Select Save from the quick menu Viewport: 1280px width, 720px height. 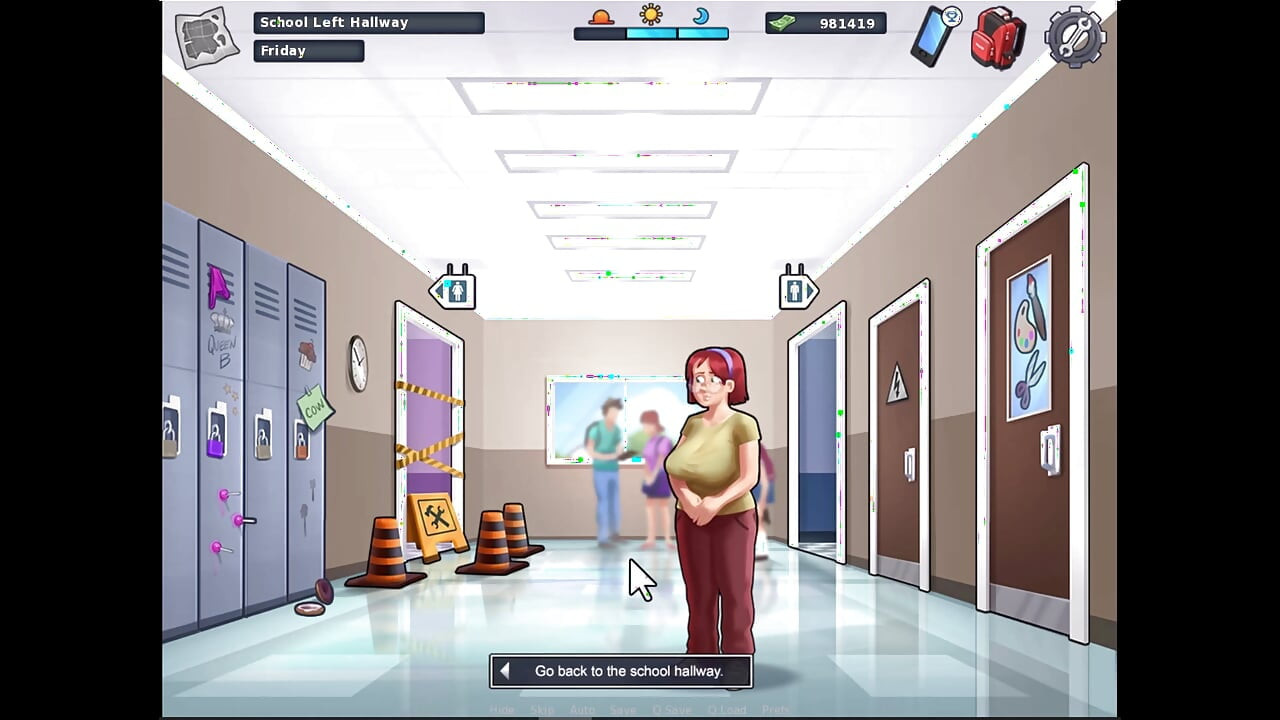[x=623, y=708]
